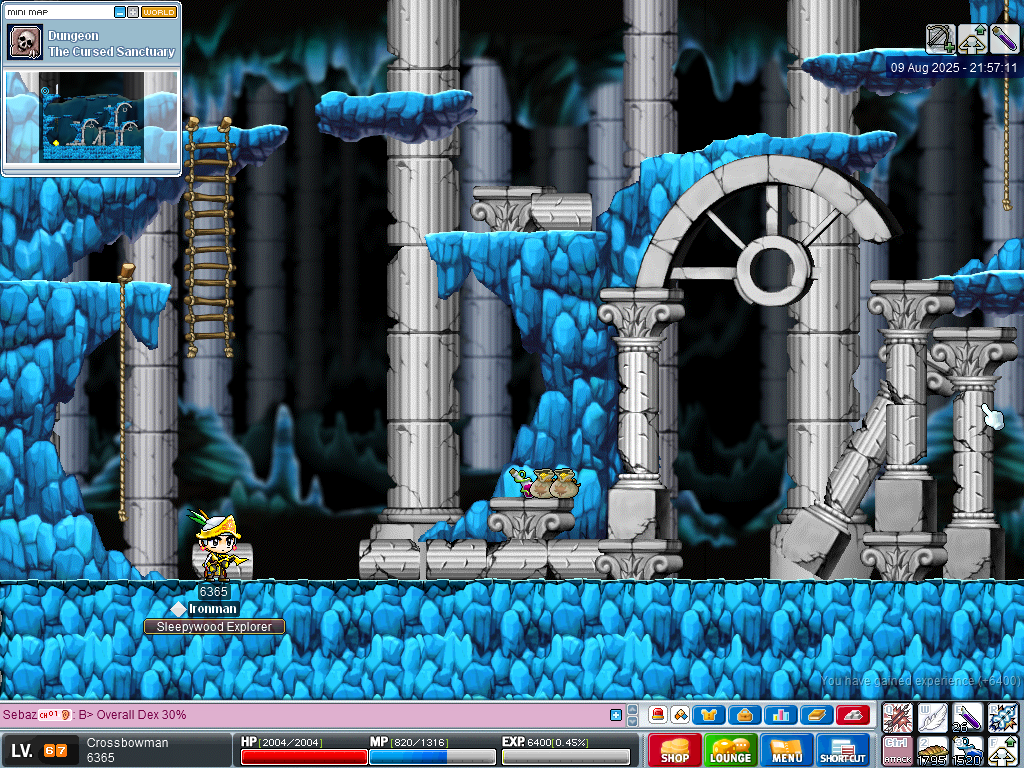Click the orange and blue diamonds icon
Viewport: 1024px width, 768px height.
coord(680,715)
